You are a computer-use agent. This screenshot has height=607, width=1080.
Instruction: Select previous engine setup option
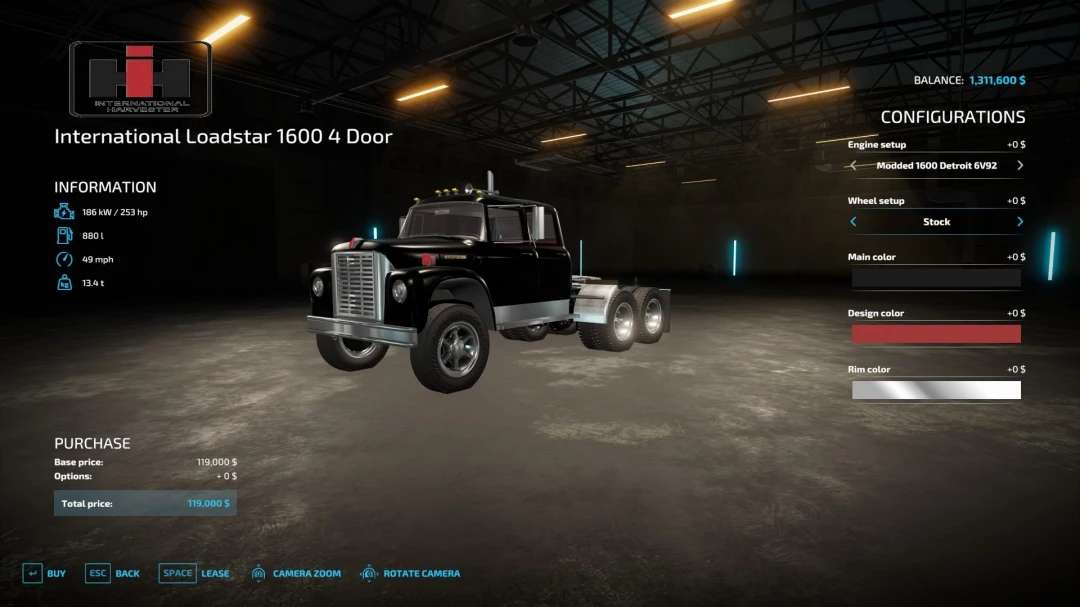pos(853,166)
